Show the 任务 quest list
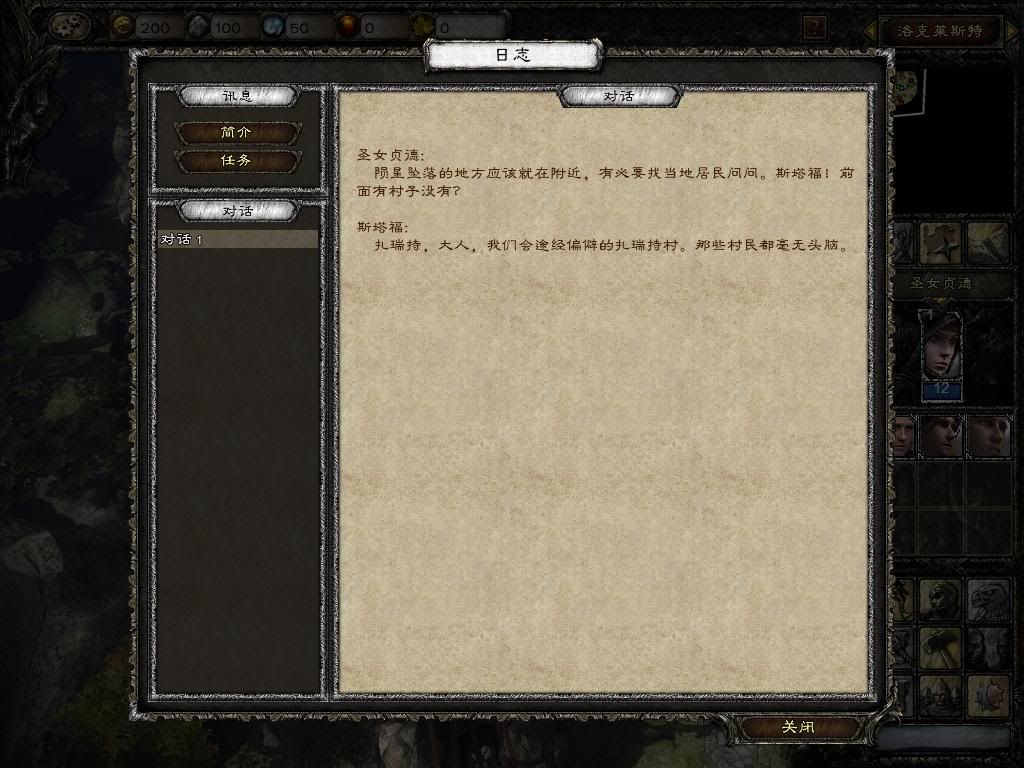 coord(236,160)
